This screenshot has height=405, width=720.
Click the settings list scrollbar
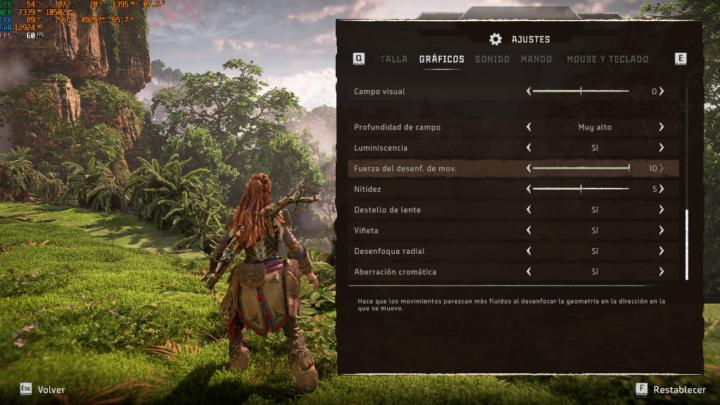point(686,244)
